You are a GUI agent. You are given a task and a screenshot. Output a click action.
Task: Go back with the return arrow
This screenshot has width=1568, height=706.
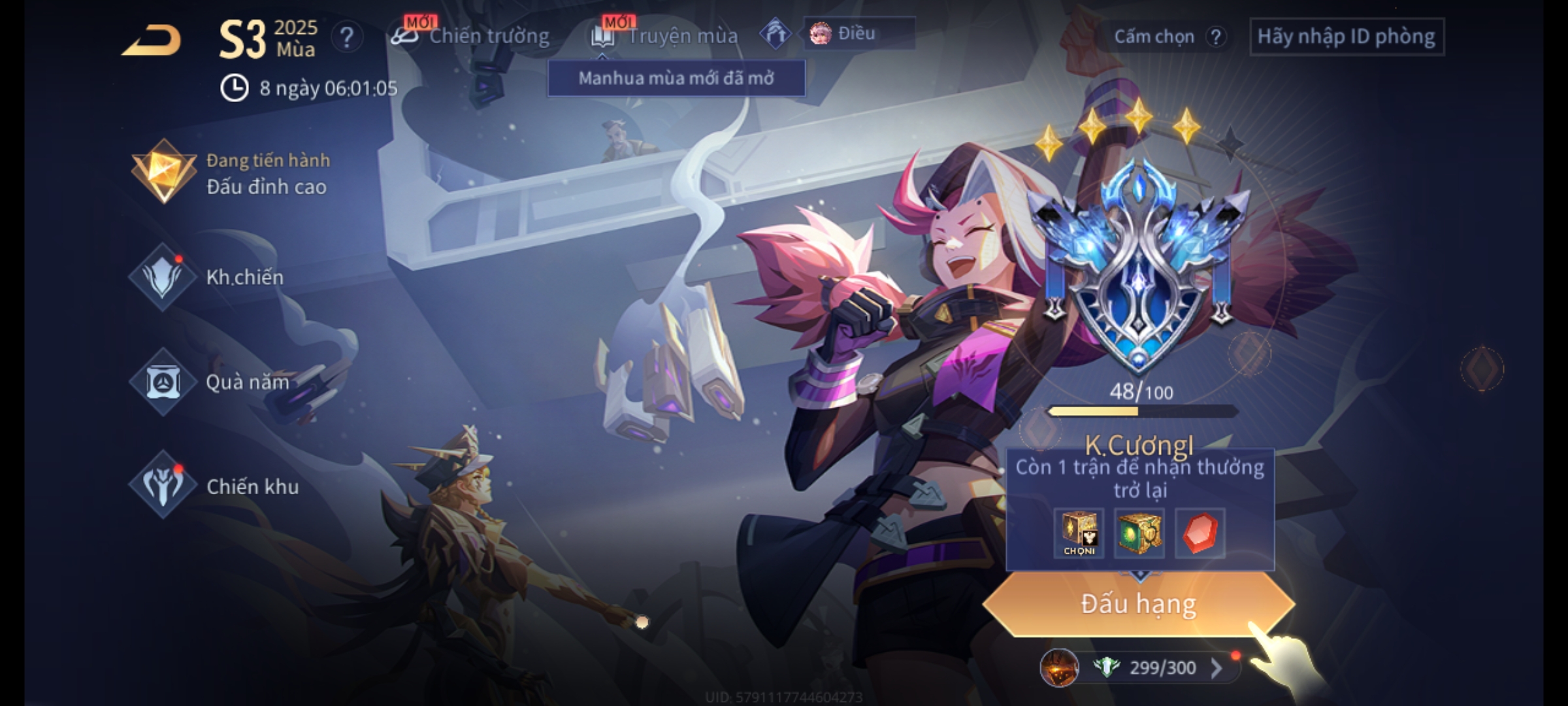pos(152,41)
